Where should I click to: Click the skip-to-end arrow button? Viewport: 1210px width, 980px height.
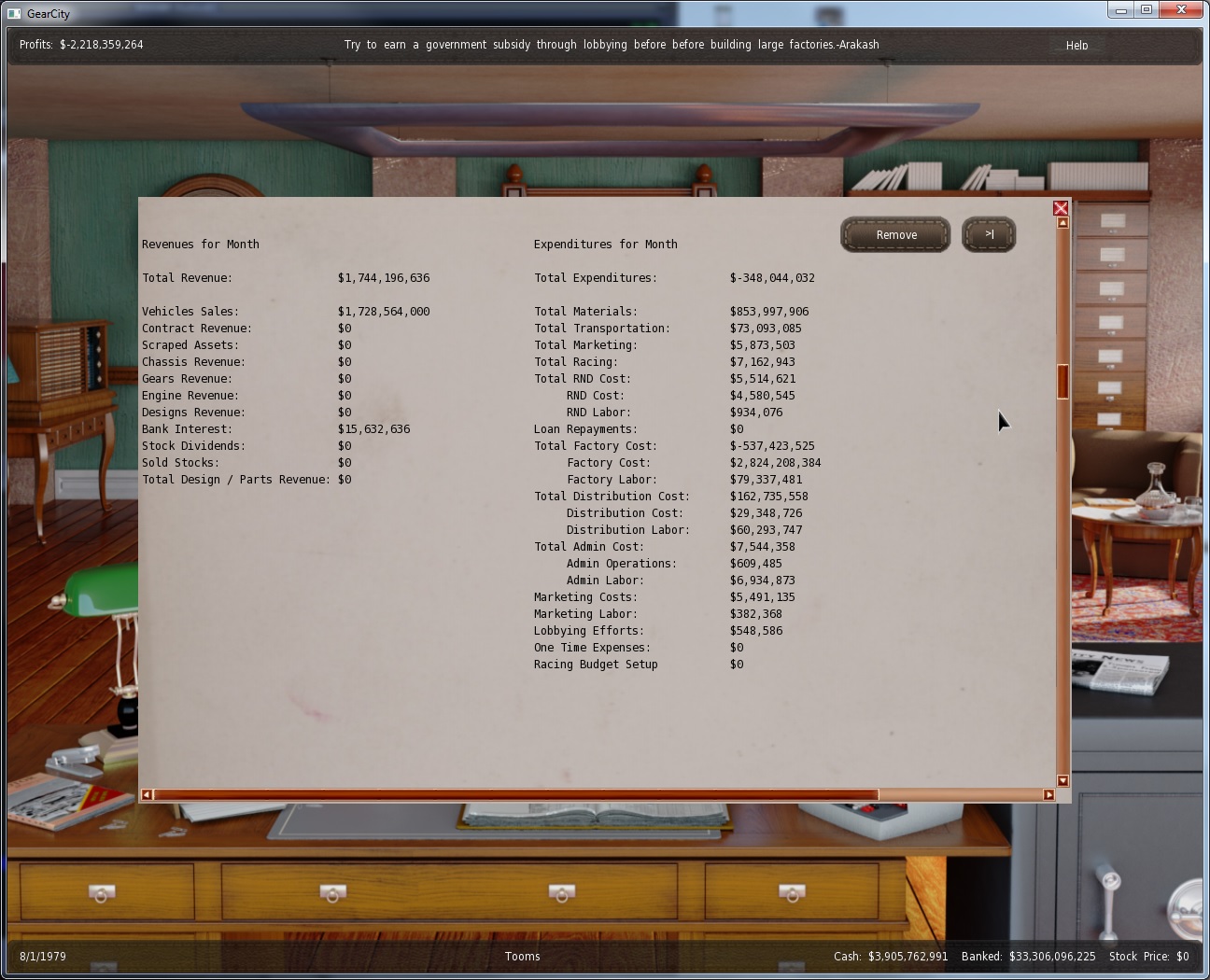coord(989,235)
